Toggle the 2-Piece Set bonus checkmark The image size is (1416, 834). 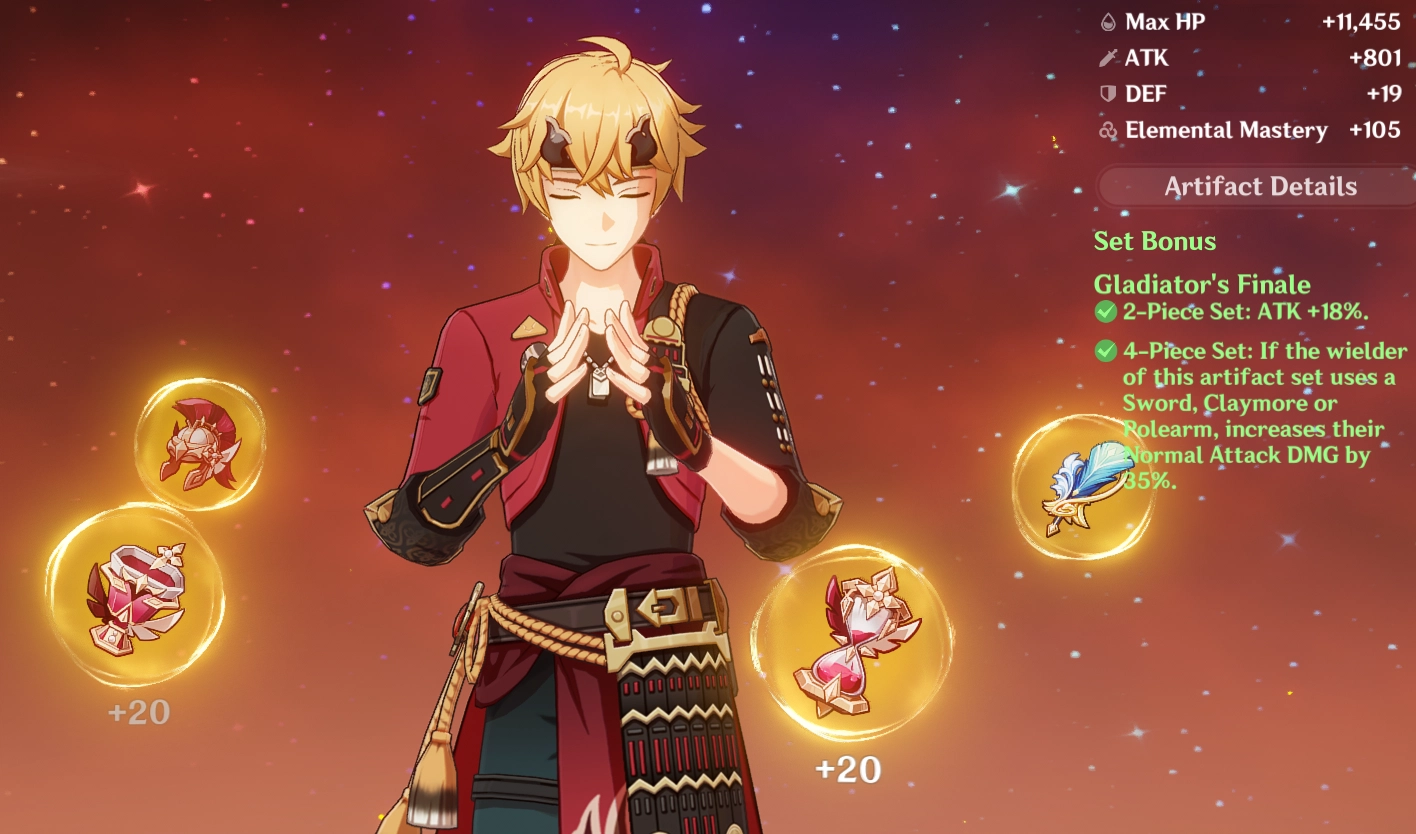pyautogui.click(x=1104, y=311)
